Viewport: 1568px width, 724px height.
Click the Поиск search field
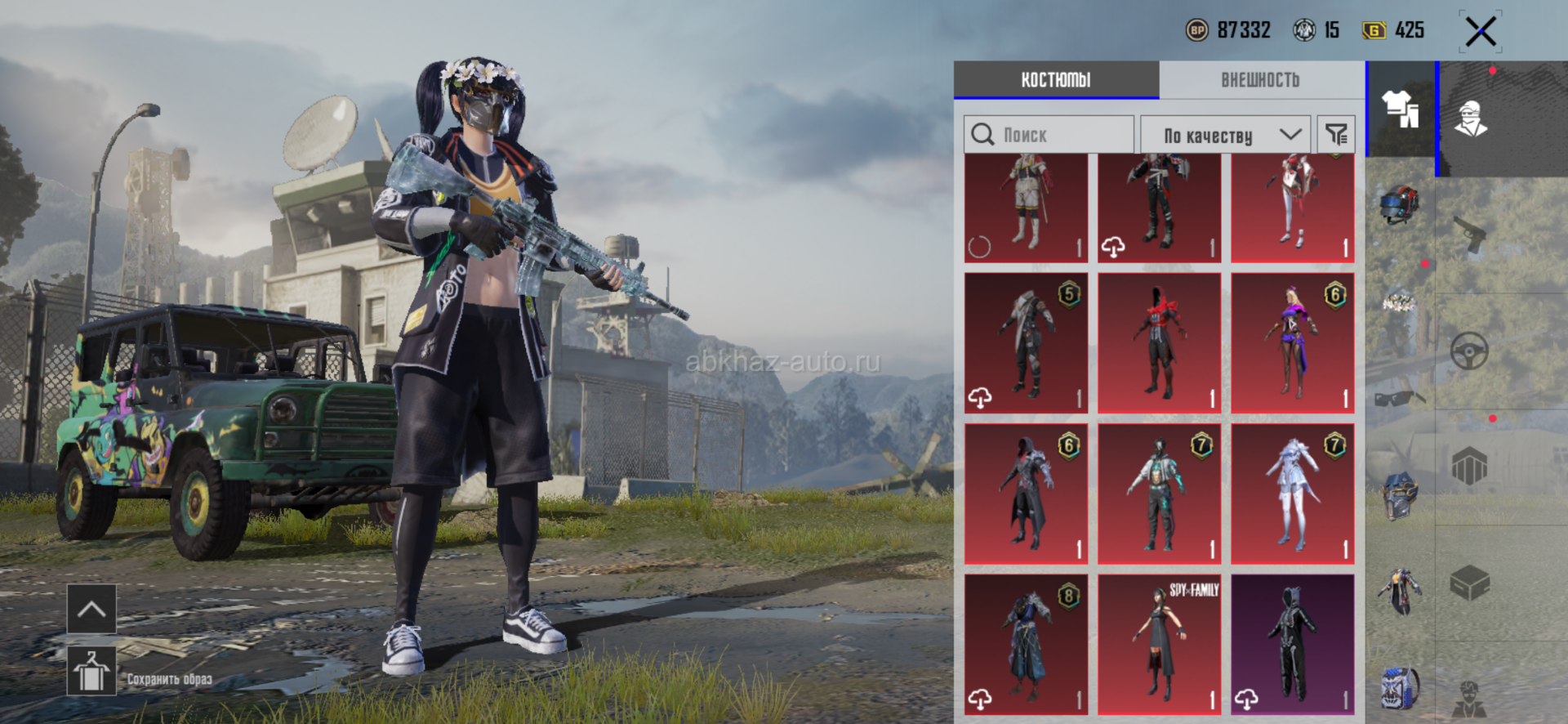[x=1049, y=135]
